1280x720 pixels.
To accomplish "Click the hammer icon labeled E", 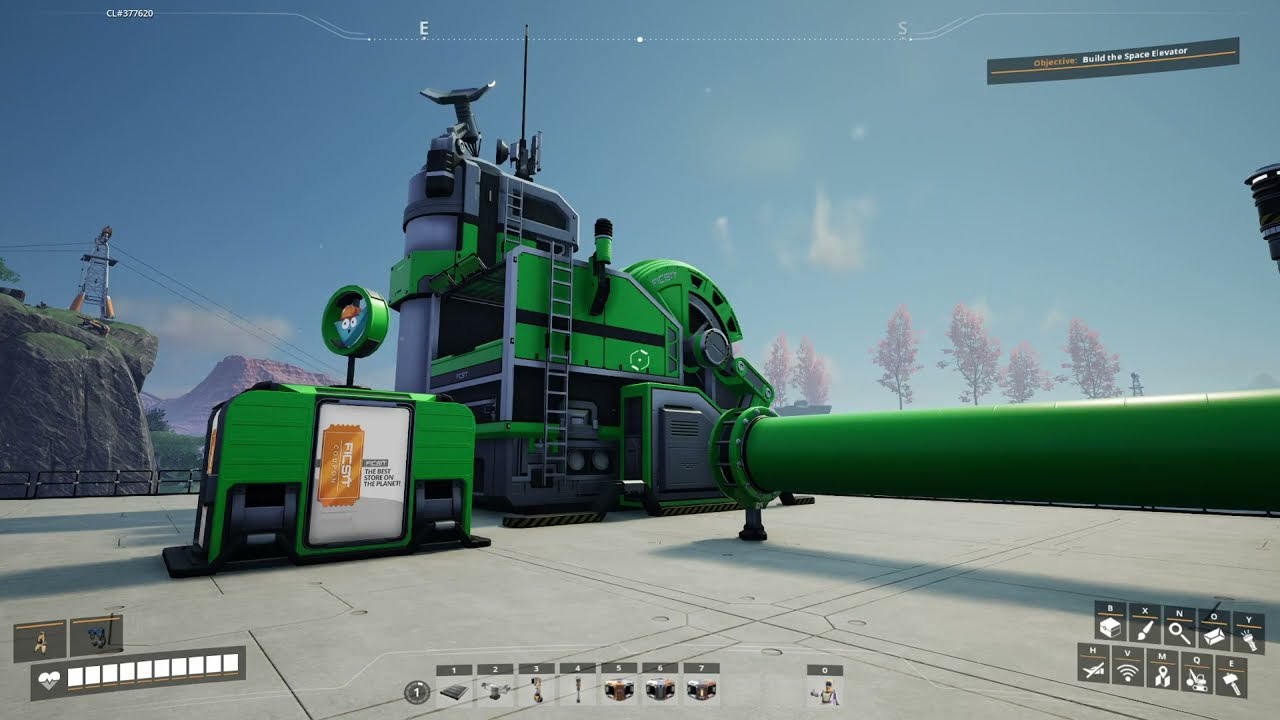I will click(x=1231, y=681).
